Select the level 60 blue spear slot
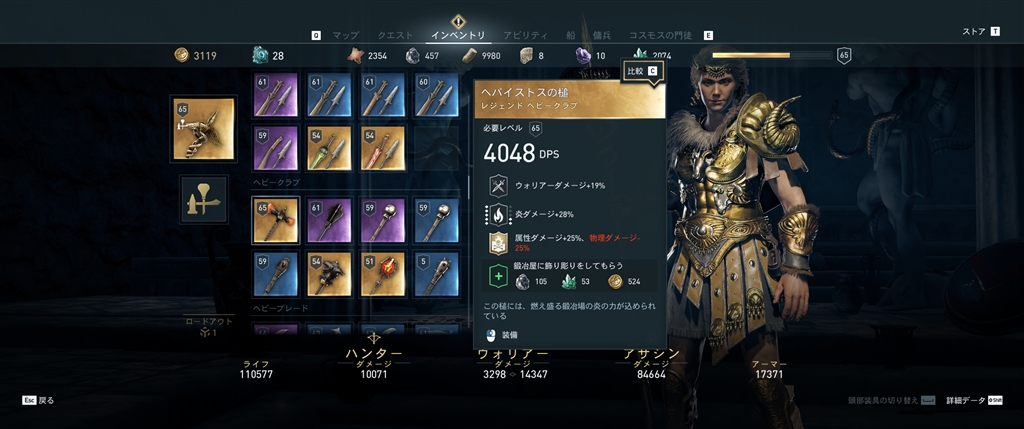The width and height of the screenshot is (1024, 429). 436,94
